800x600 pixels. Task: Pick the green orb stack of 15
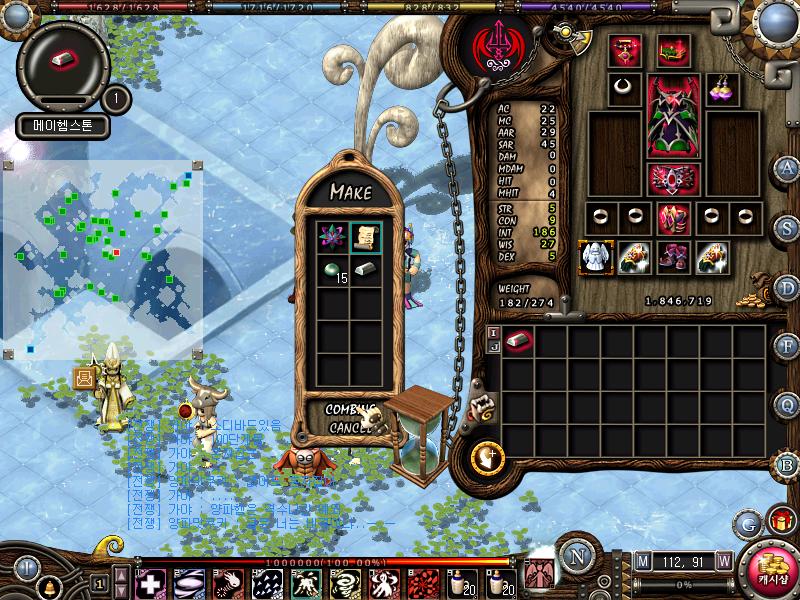pyautogui.click(x=331, y=270)
